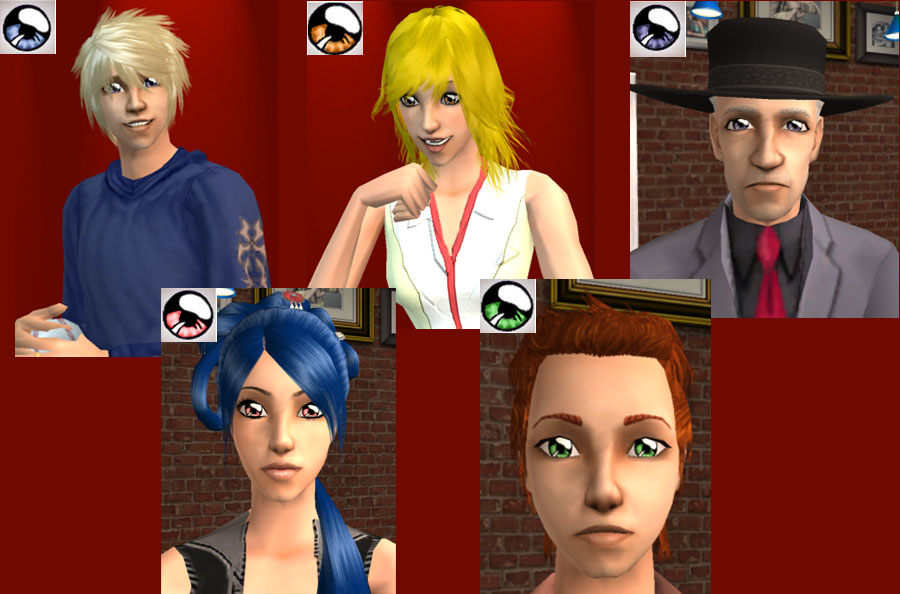Pick the purple eye color swatch

coord(657,28)
